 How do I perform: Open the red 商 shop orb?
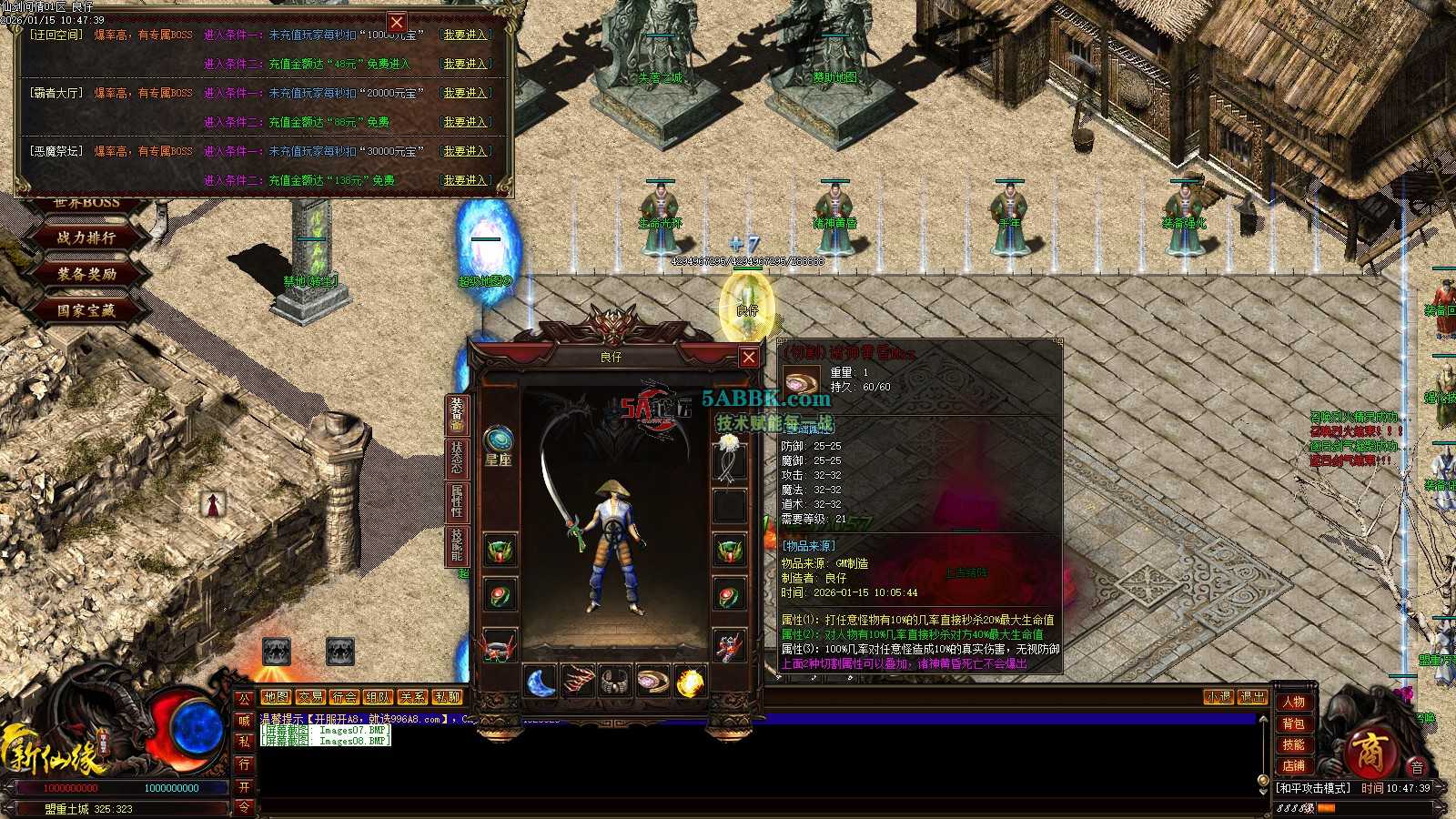[x=1367, y=753]
